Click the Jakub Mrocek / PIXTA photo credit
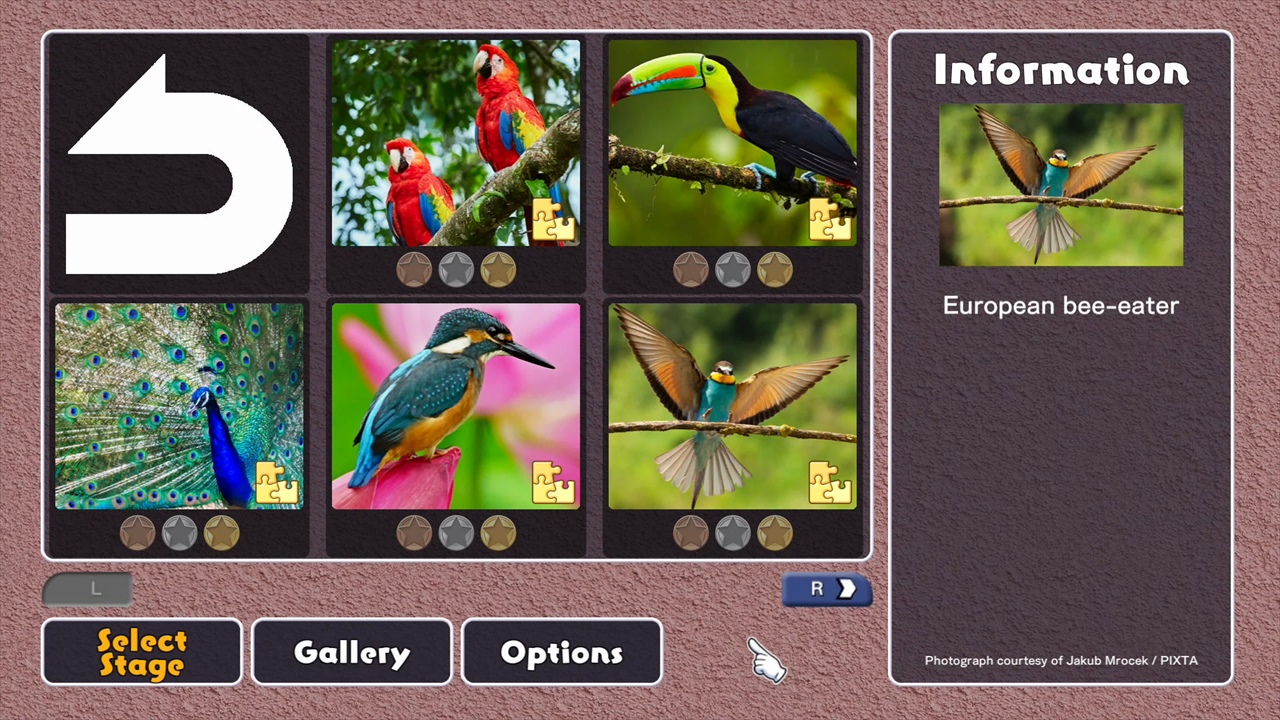 1061,660
